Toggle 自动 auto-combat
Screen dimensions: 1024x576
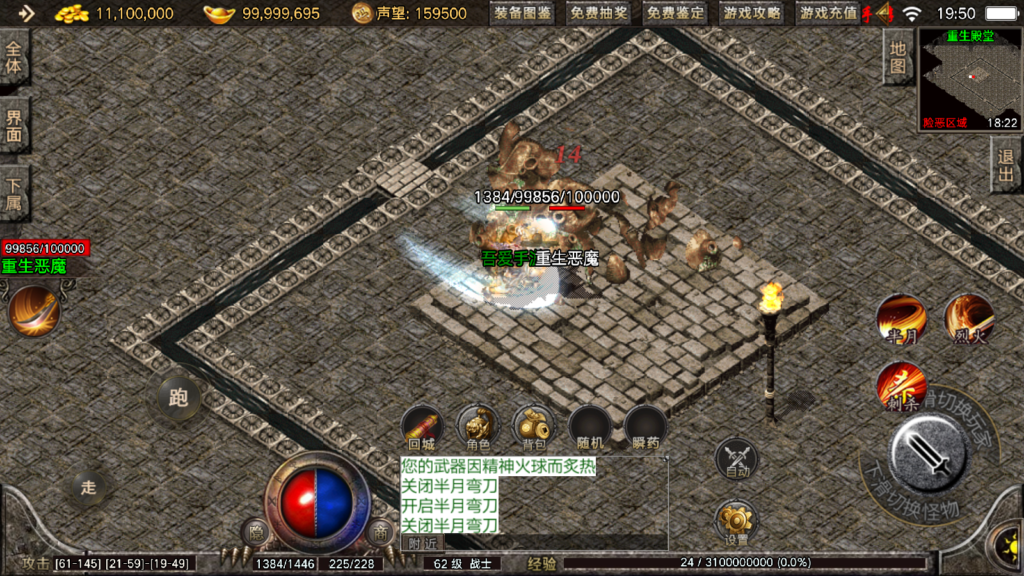click(736, 459)
